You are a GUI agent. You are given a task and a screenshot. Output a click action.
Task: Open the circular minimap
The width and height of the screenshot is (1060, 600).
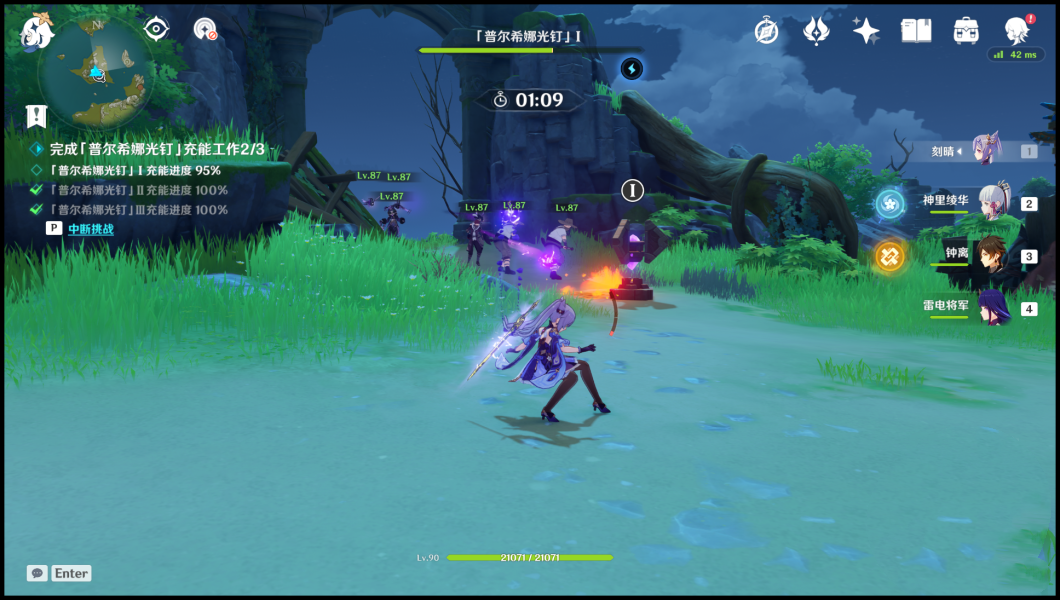click(96, 72)
